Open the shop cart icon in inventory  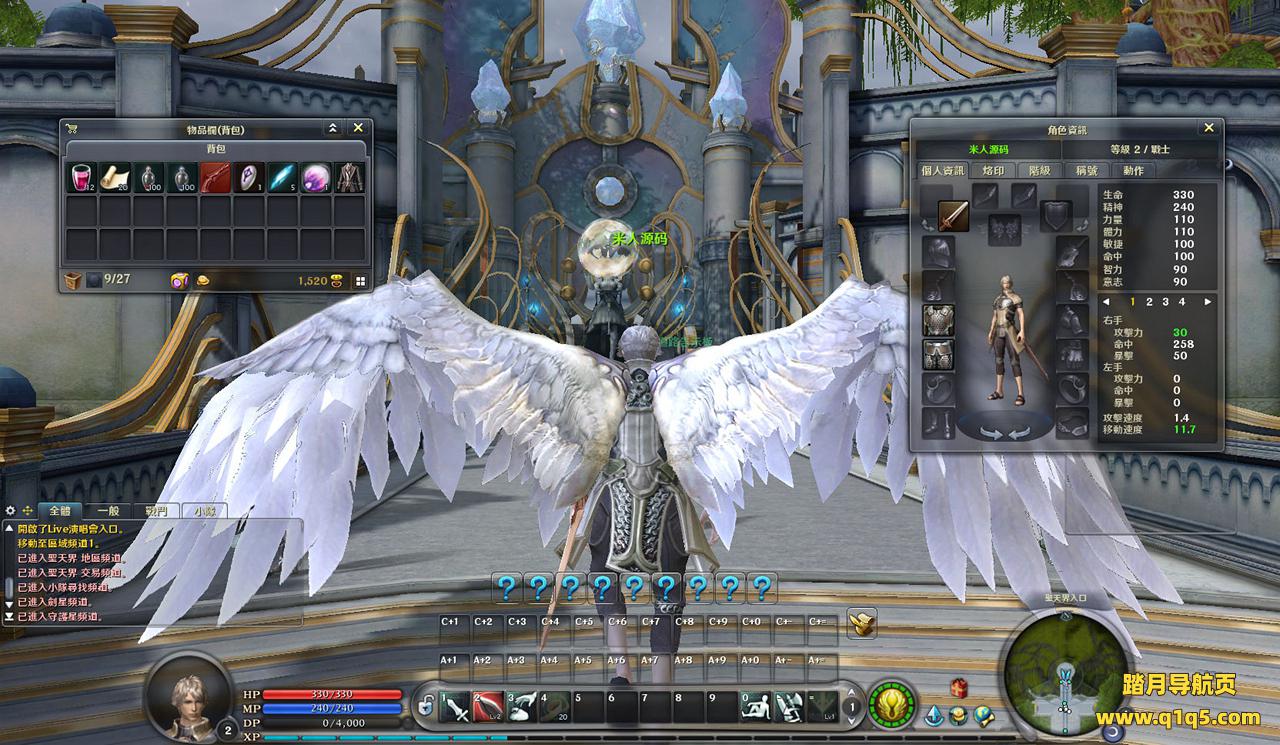pos(72,128)
